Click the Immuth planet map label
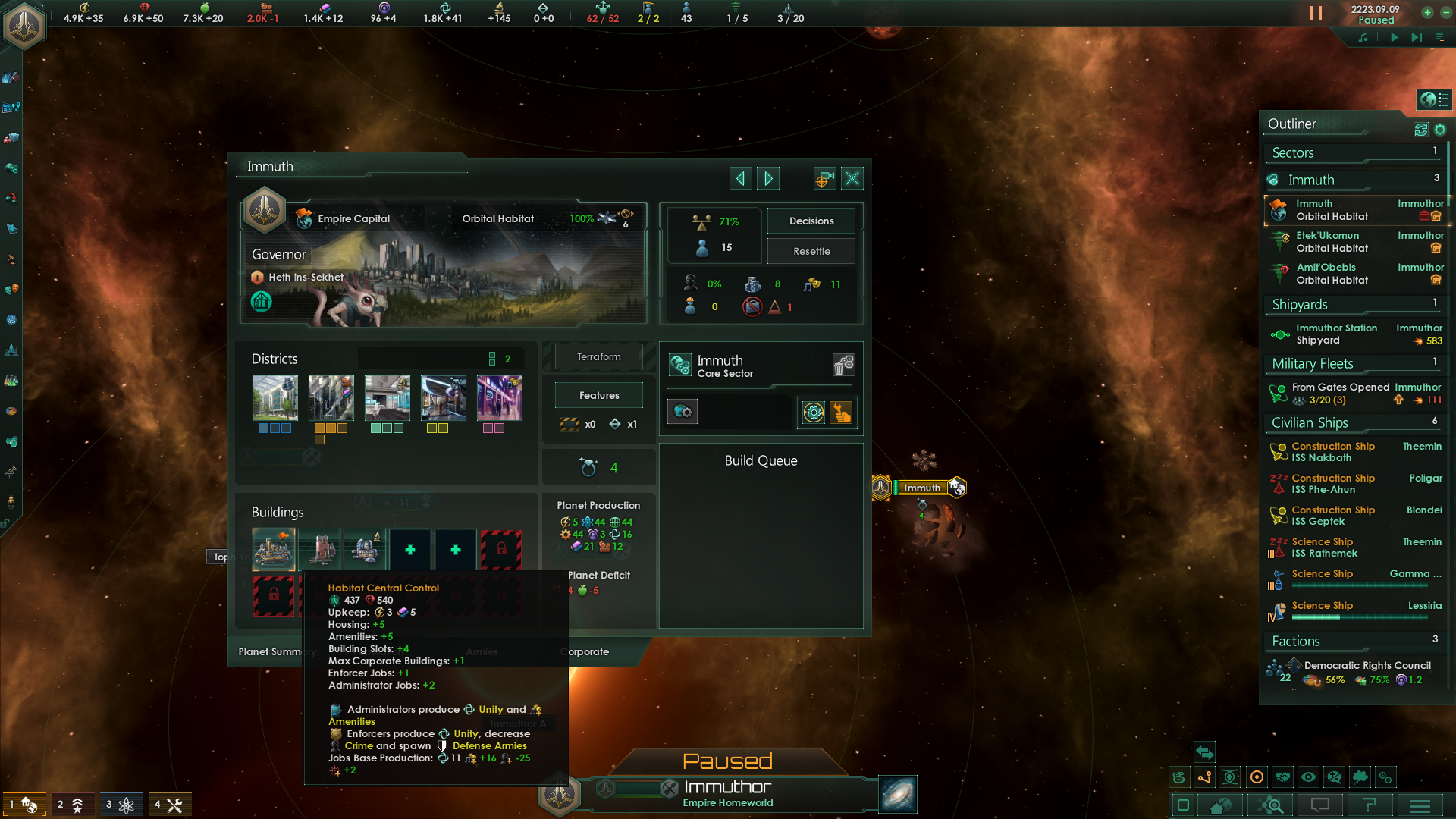1456x819 pixels. point(921,488)
